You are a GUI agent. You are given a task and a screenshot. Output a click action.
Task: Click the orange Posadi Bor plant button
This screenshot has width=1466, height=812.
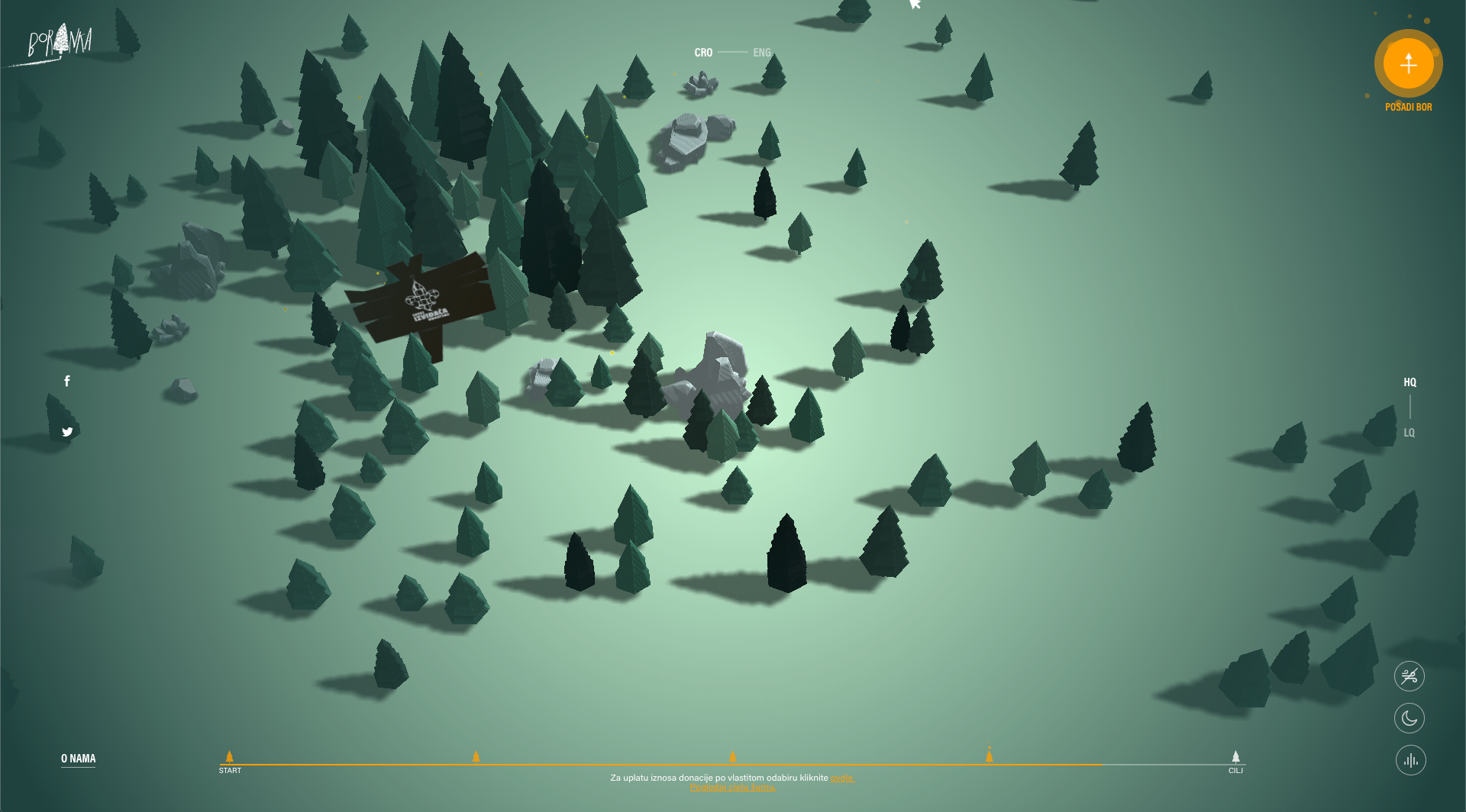[1408, 64]
